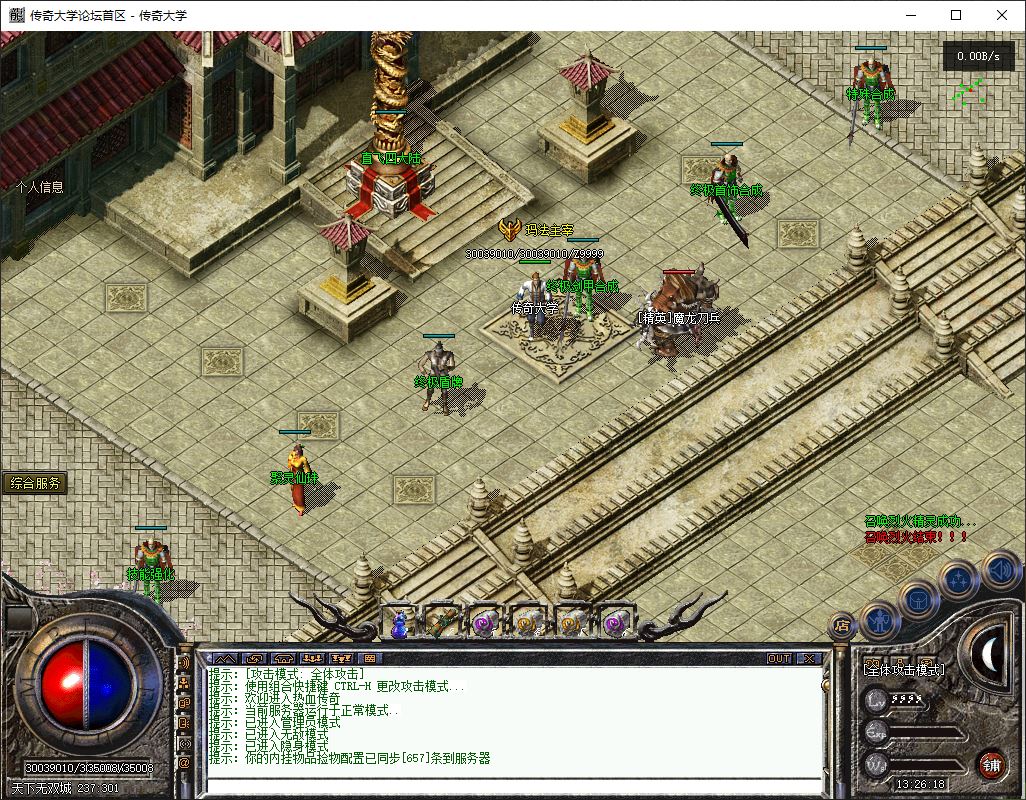The image size is (1026, 800).
Task: Toggle the sound speaker button
Action: (999, 569)
